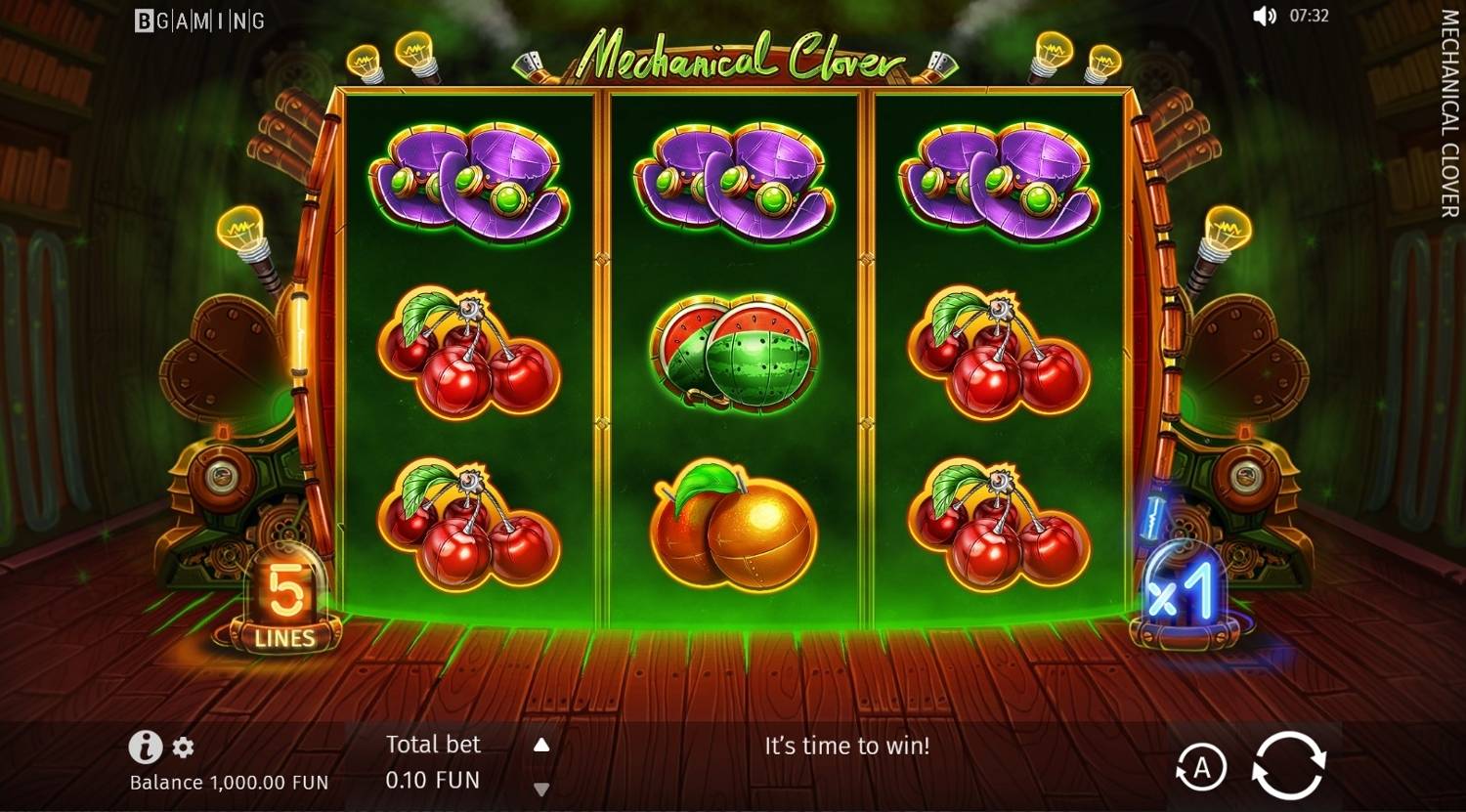Click the '0.10 FUN' bet amount
The image size is (1466, 812).
[431, 780]
